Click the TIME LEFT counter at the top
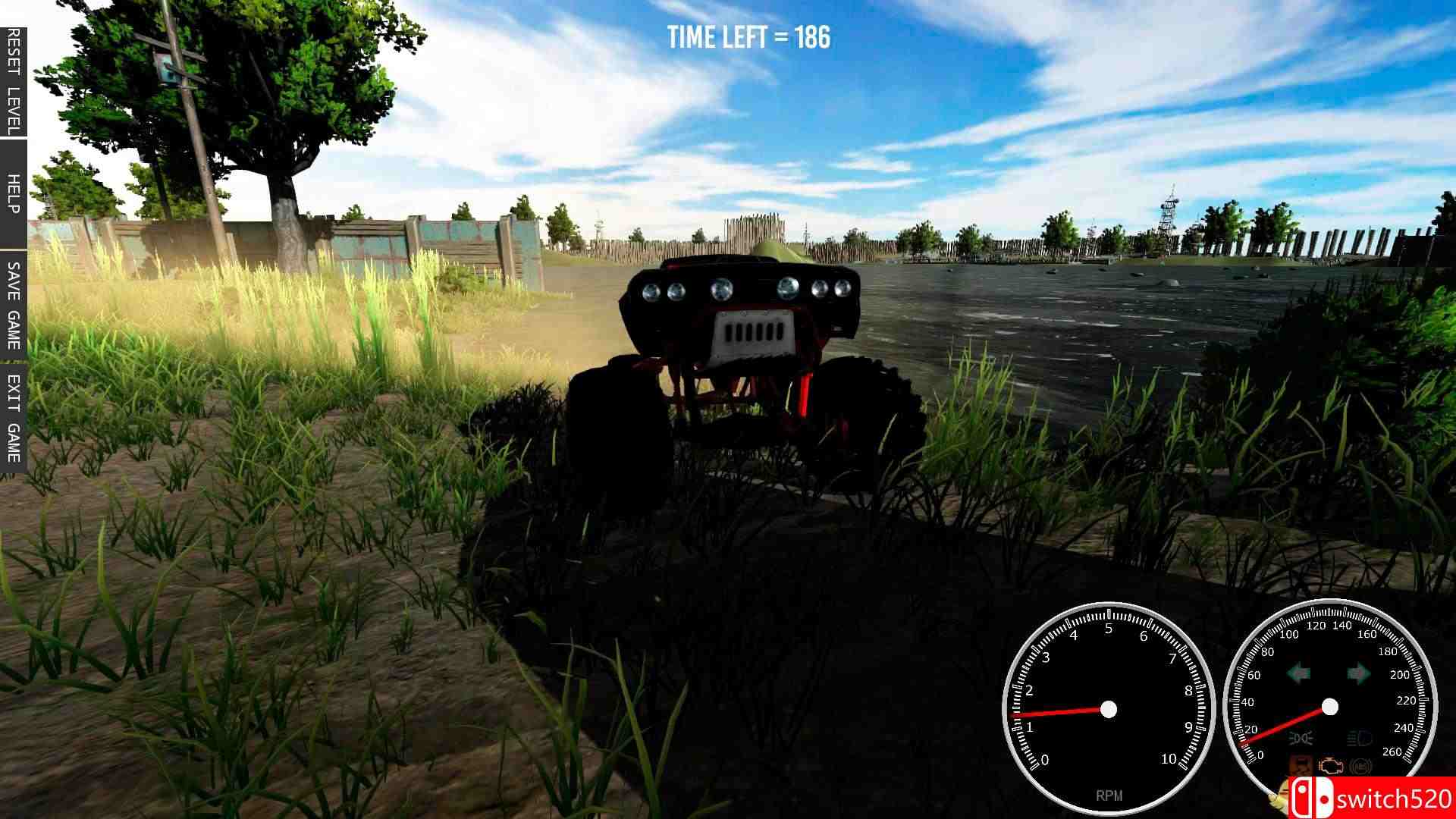Image resolution: width=1456 pixels, height=819 pixels. (x=748, y=37)
